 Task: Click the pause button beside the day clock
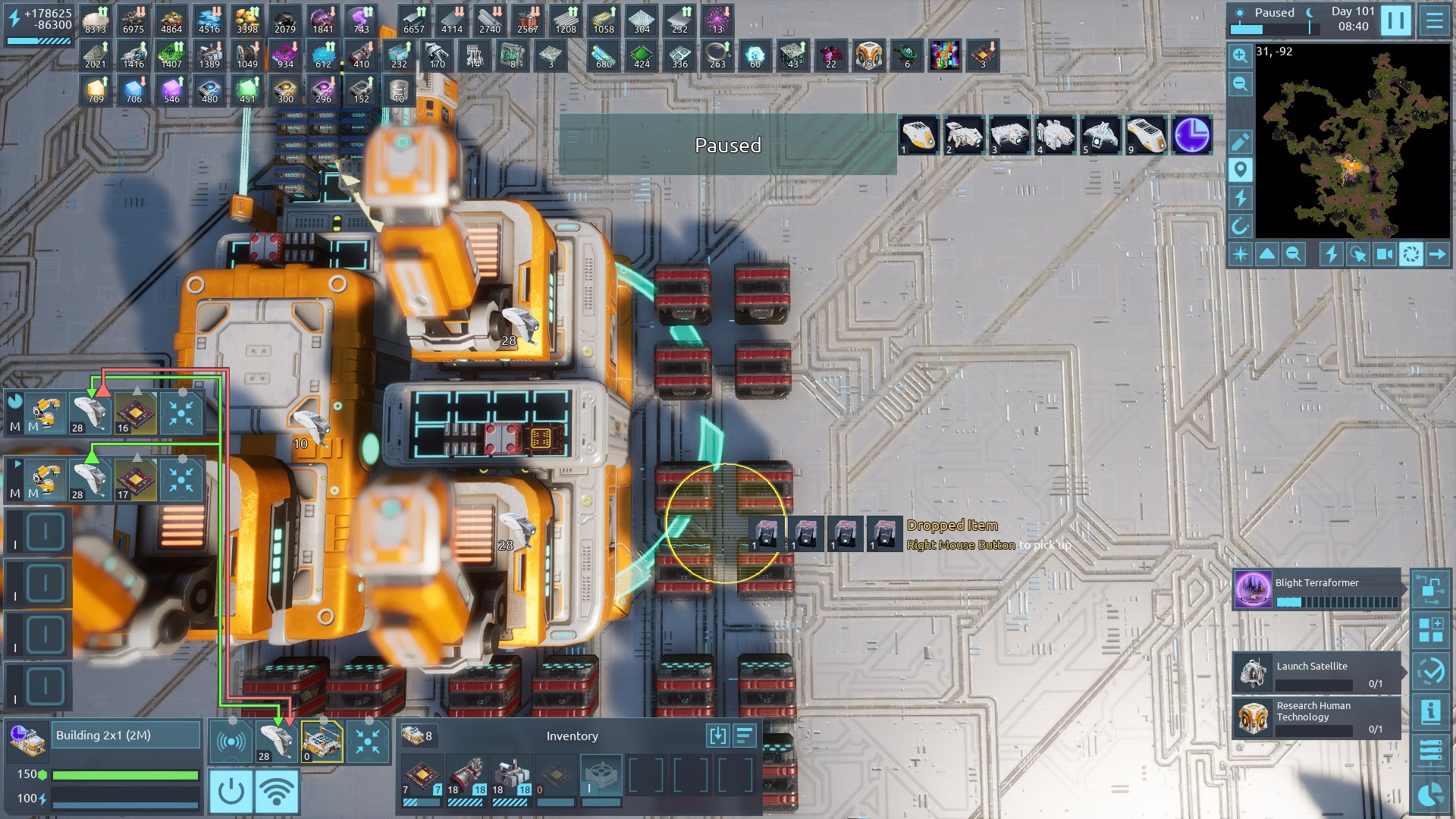point(1395,20)
